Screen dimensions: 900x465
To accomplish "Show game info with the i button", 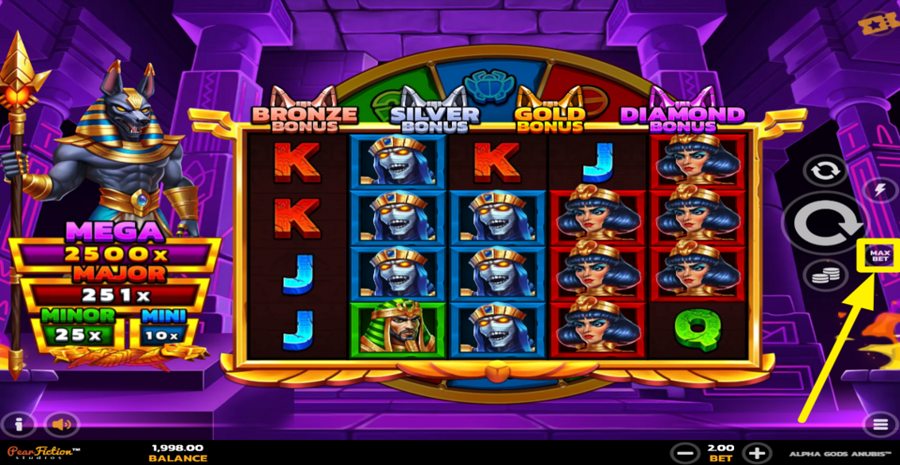I will pos(19,424).
